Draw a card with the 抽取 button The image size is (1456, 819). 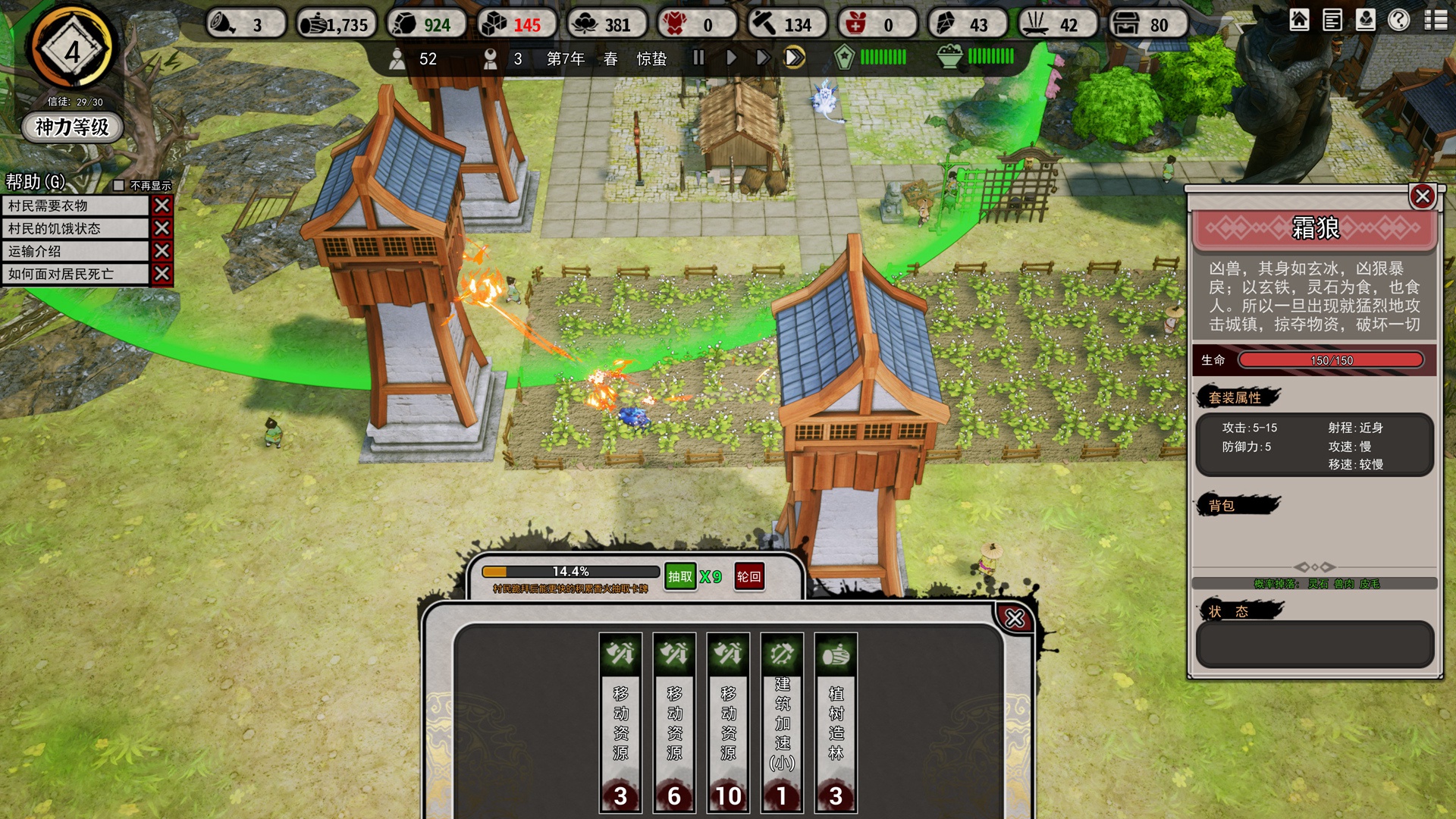[680, 576]
